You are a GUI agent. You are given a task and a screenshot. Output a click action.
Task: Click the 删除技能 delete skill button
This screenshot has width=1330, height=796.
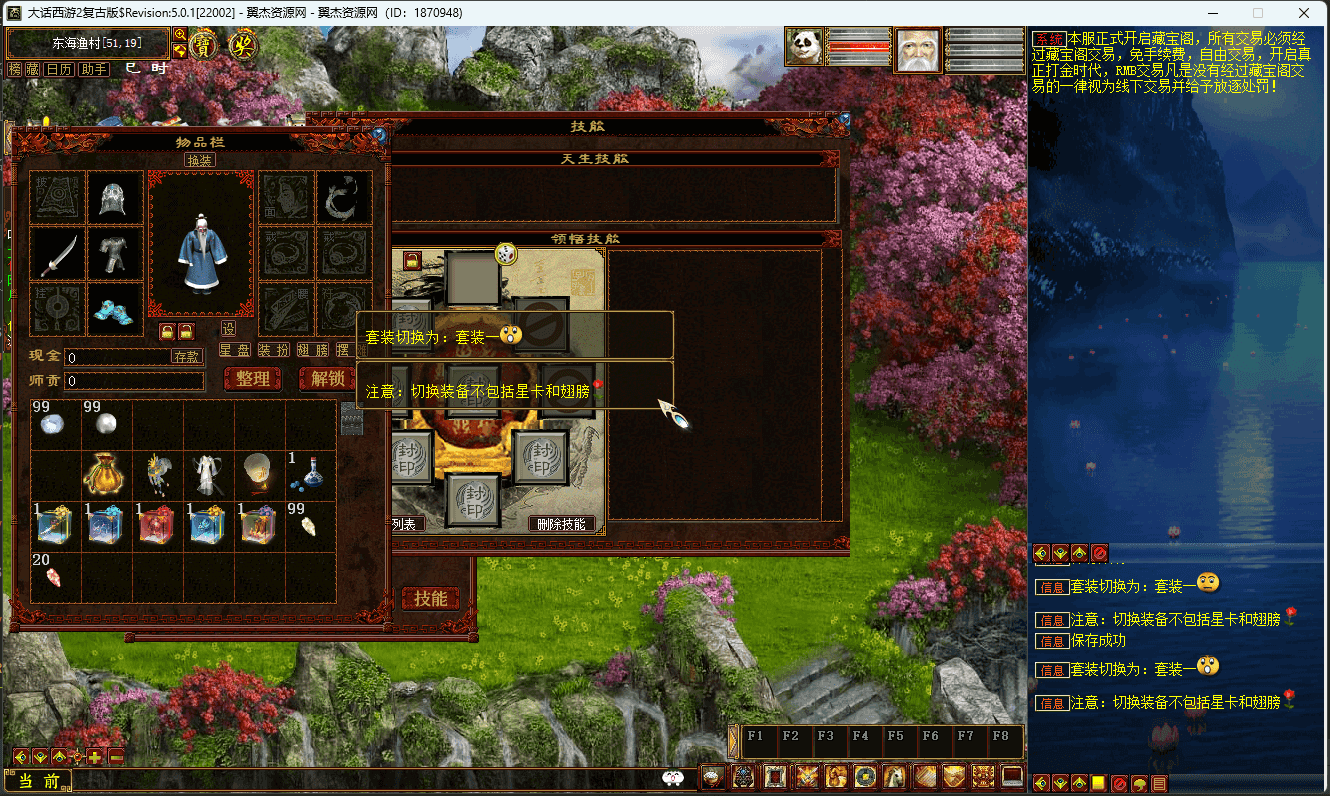point(565,524)
